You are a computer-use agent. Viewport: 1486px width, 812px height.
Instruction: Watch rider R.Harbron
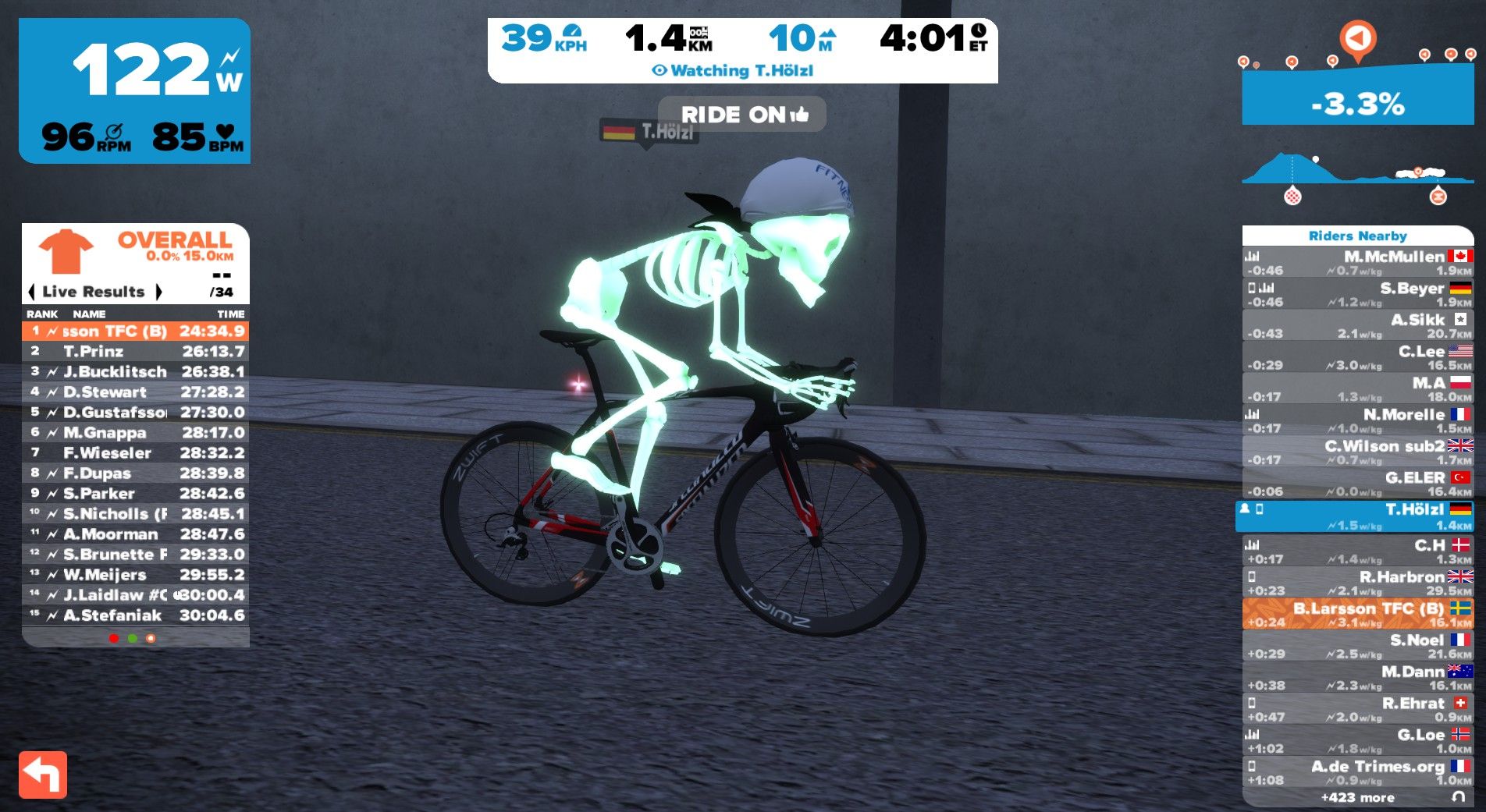(x=1357, y=583)
